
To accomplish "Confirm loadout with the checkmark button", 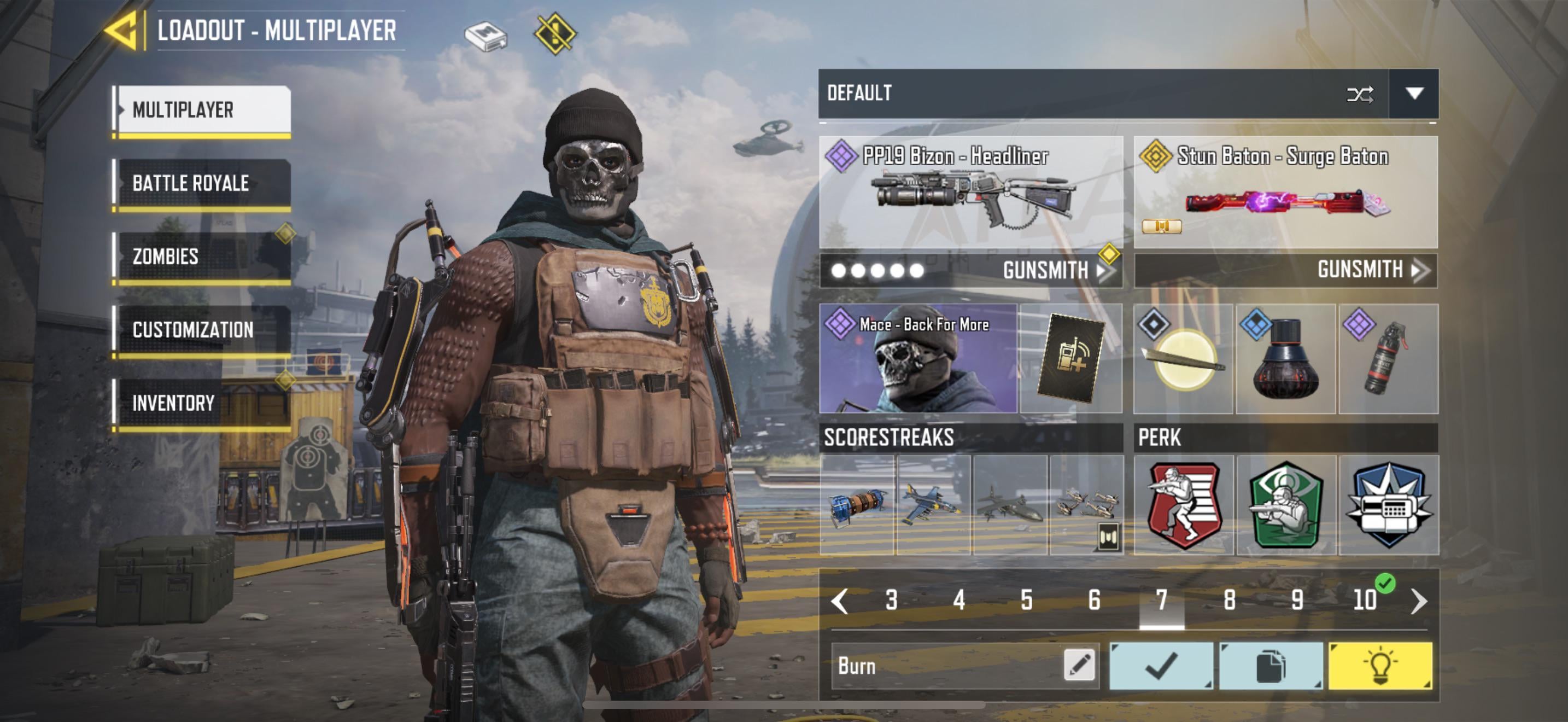I will click(1161, 665).
